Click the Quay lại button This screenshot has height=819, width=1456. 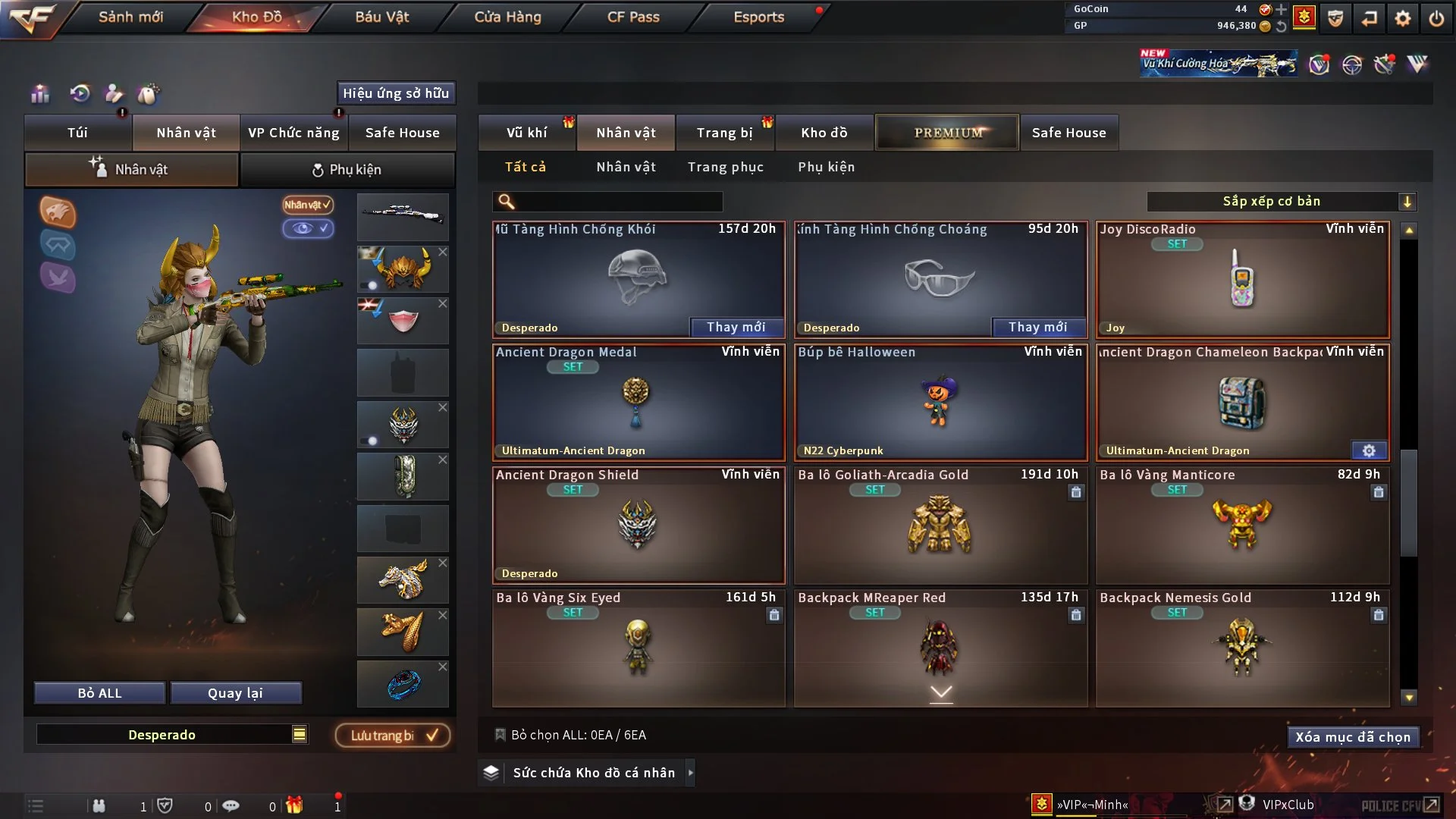[x=235, y=693]
